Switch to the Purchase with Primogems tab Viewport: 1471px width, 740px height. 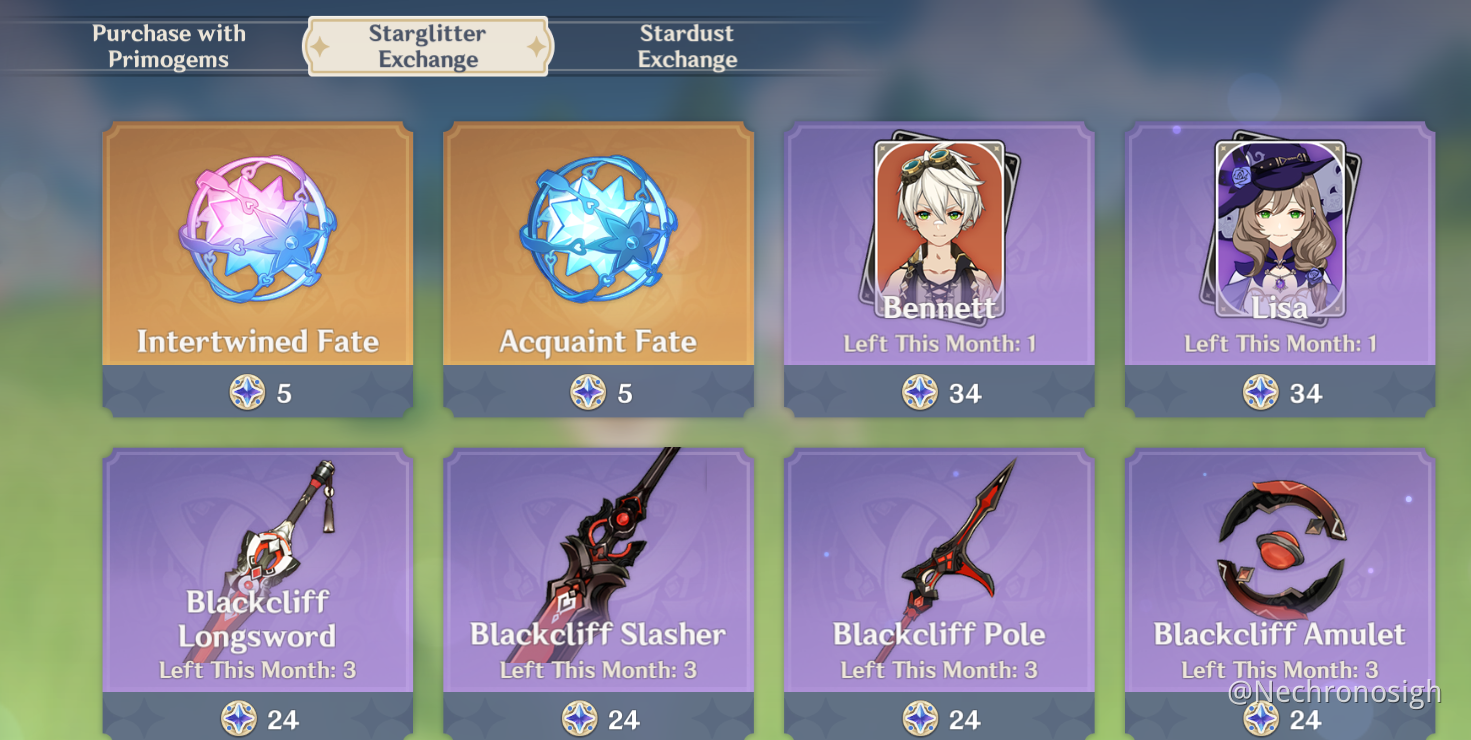point(169,45)
